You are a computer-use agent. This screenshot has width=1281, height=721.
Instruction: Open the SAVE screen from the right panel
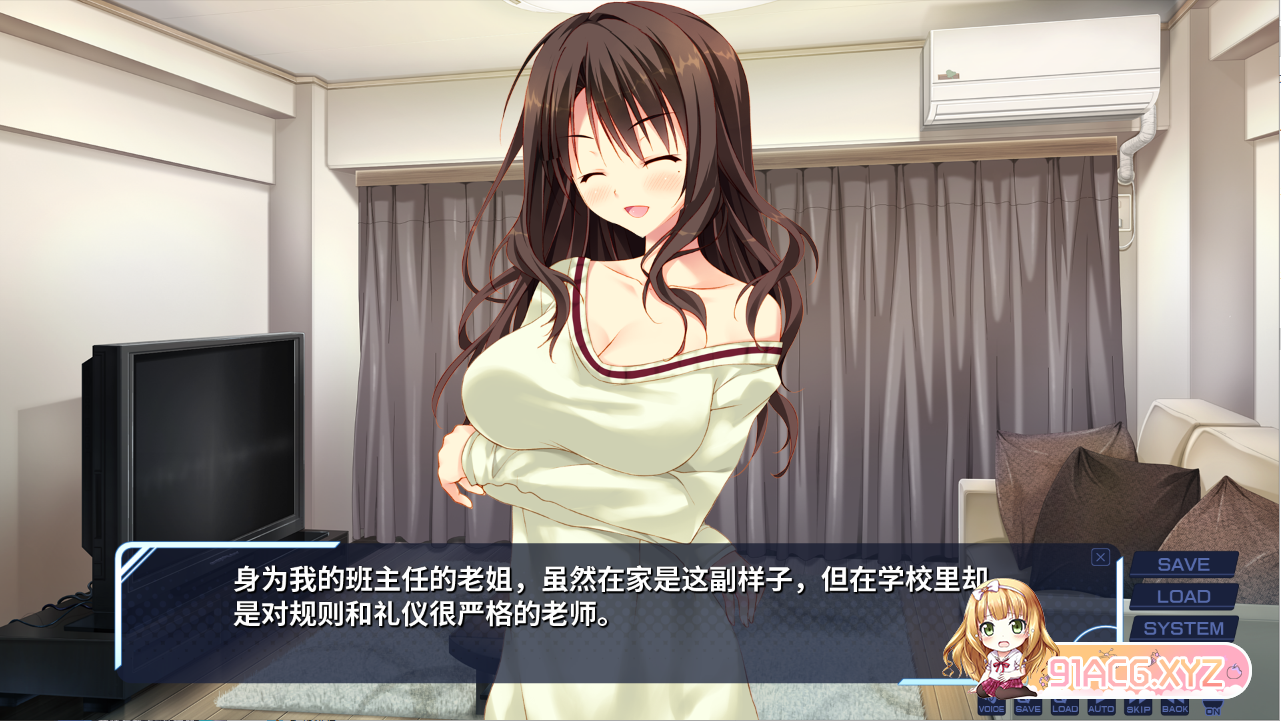click(1183, 564)
